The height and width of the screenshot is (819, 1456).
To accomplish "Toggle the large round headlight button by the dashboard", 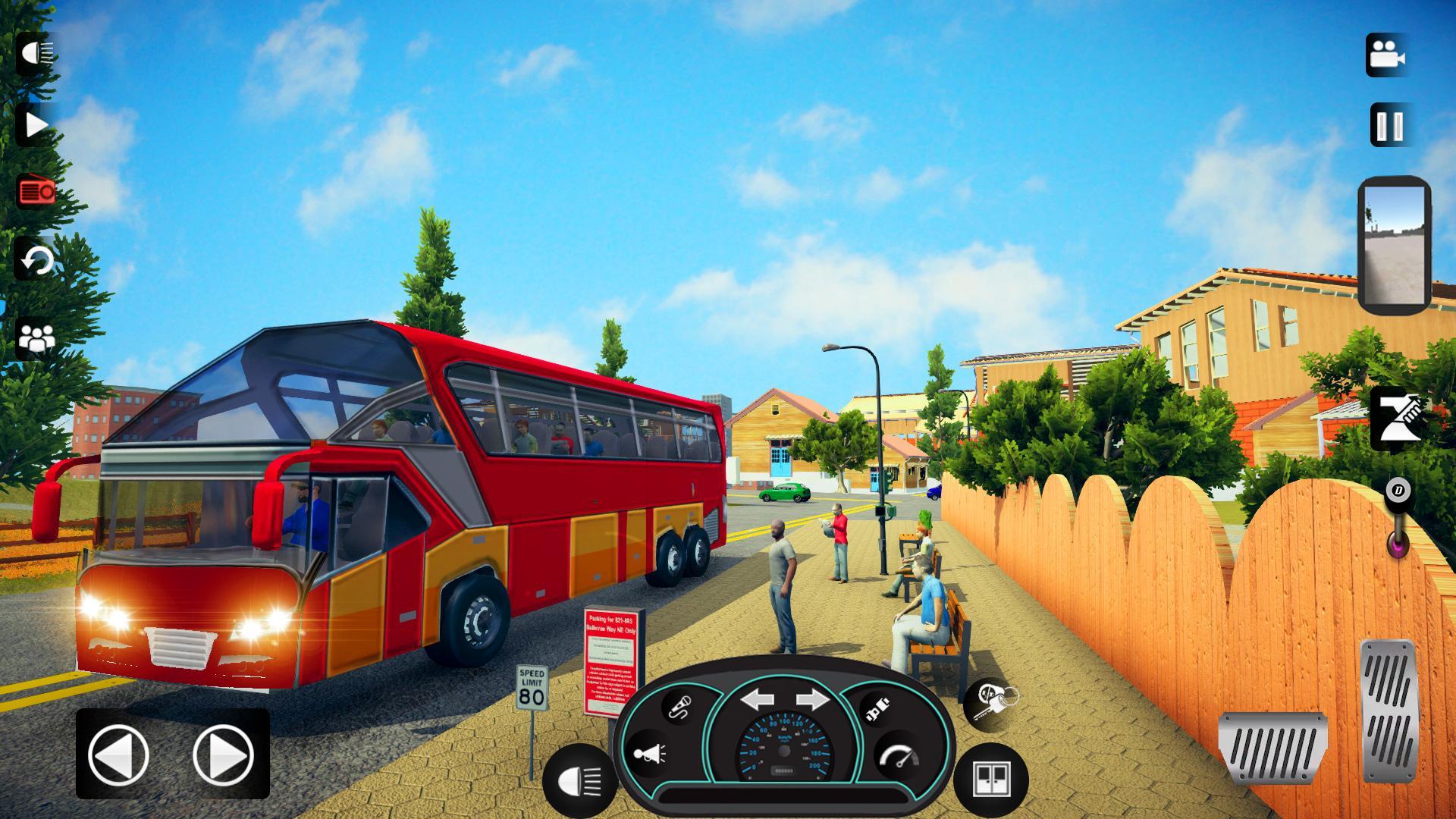I will (579, 780).
